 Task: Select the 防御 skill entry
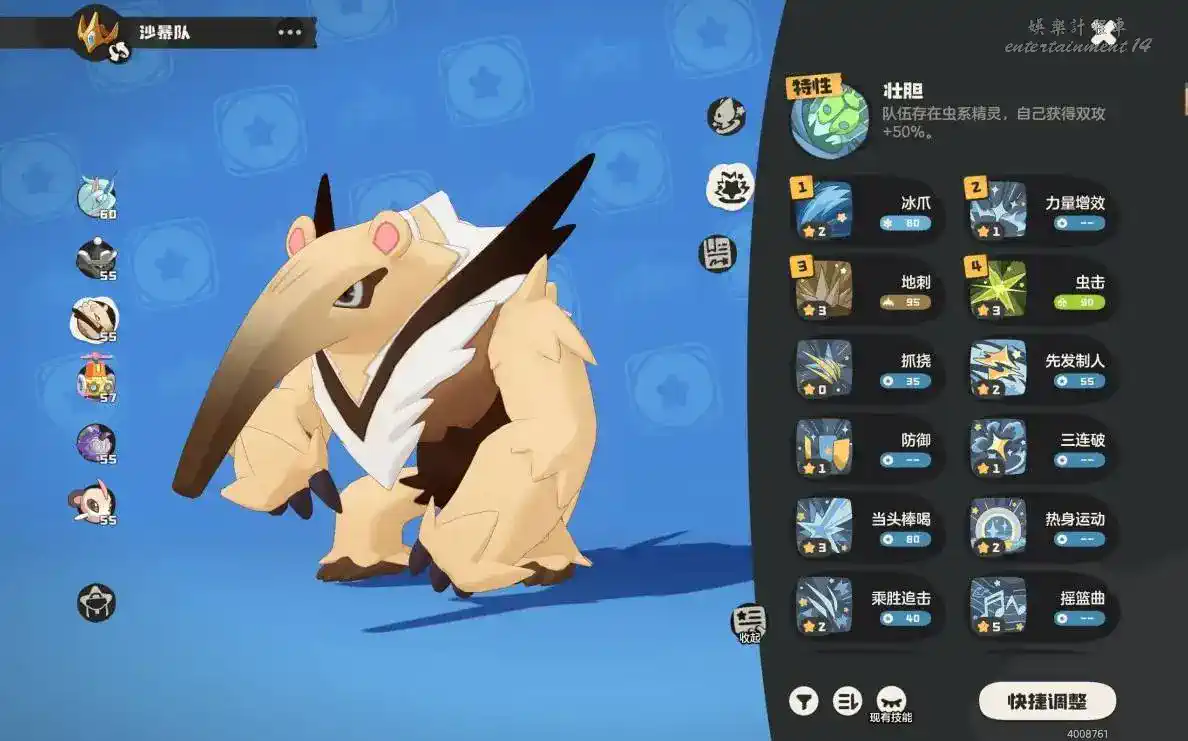coord(867,447)
